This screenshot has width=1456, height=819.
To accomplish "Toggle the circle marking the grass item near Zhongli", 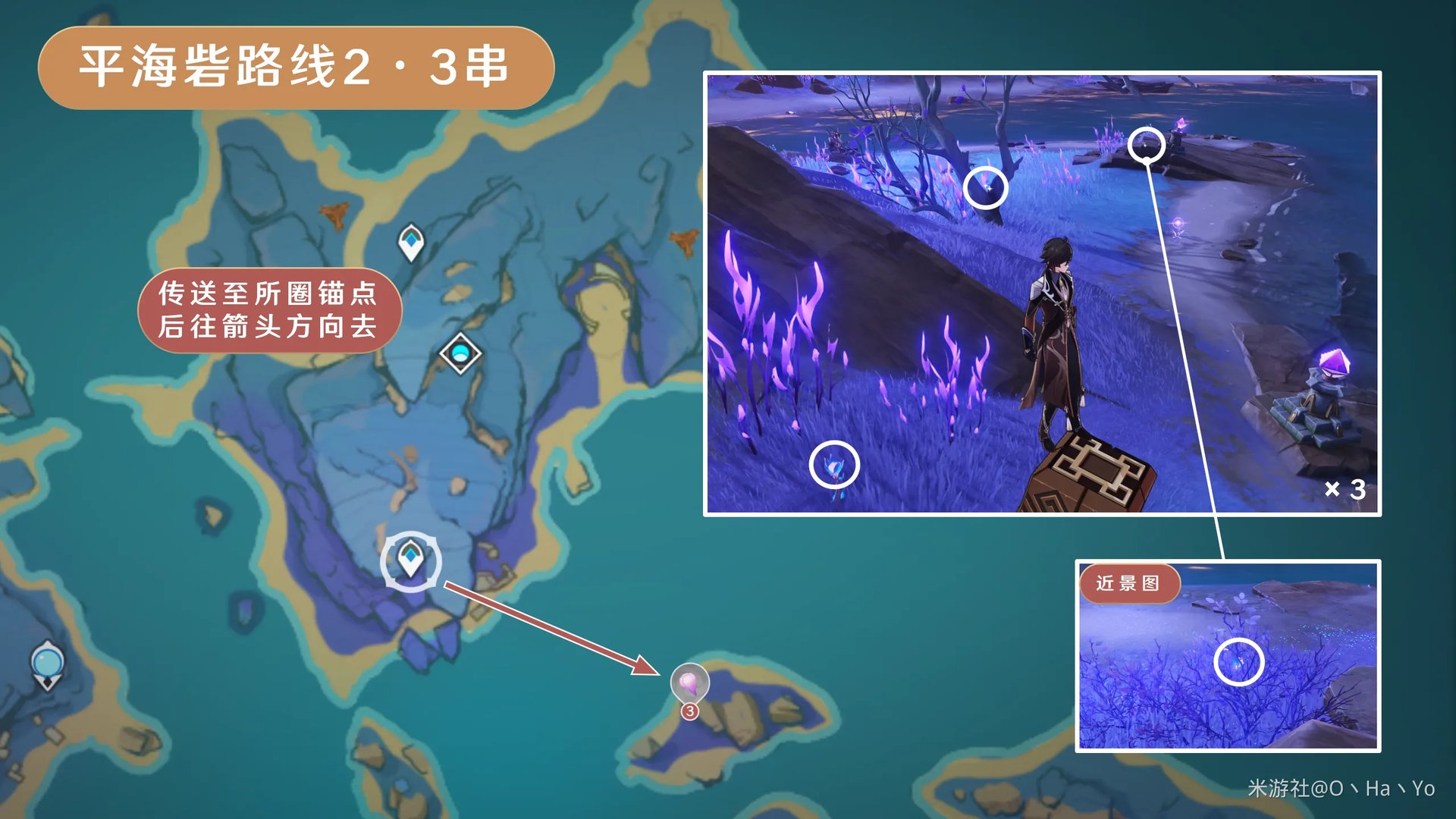I will [834, 466].
